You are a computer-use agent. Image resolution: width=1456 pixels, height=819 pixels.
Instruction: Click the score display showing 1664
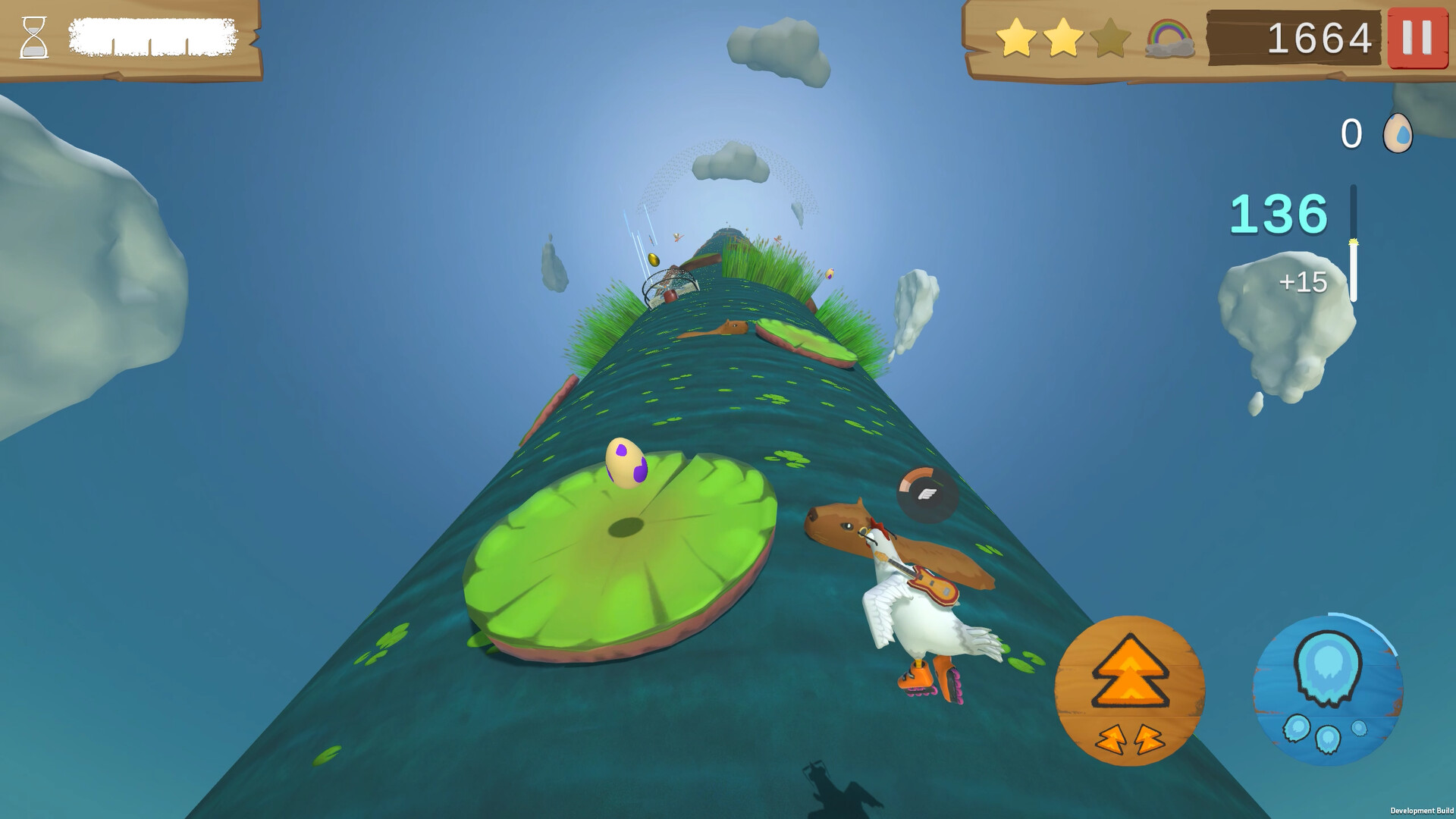[1318, 38]
